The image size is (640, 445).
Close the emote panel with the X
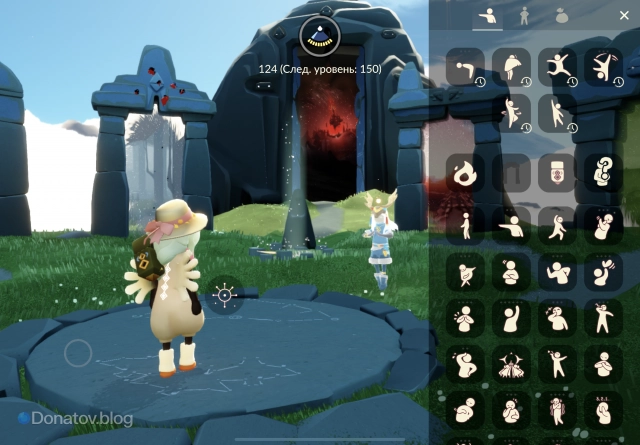tap(624, 15)
